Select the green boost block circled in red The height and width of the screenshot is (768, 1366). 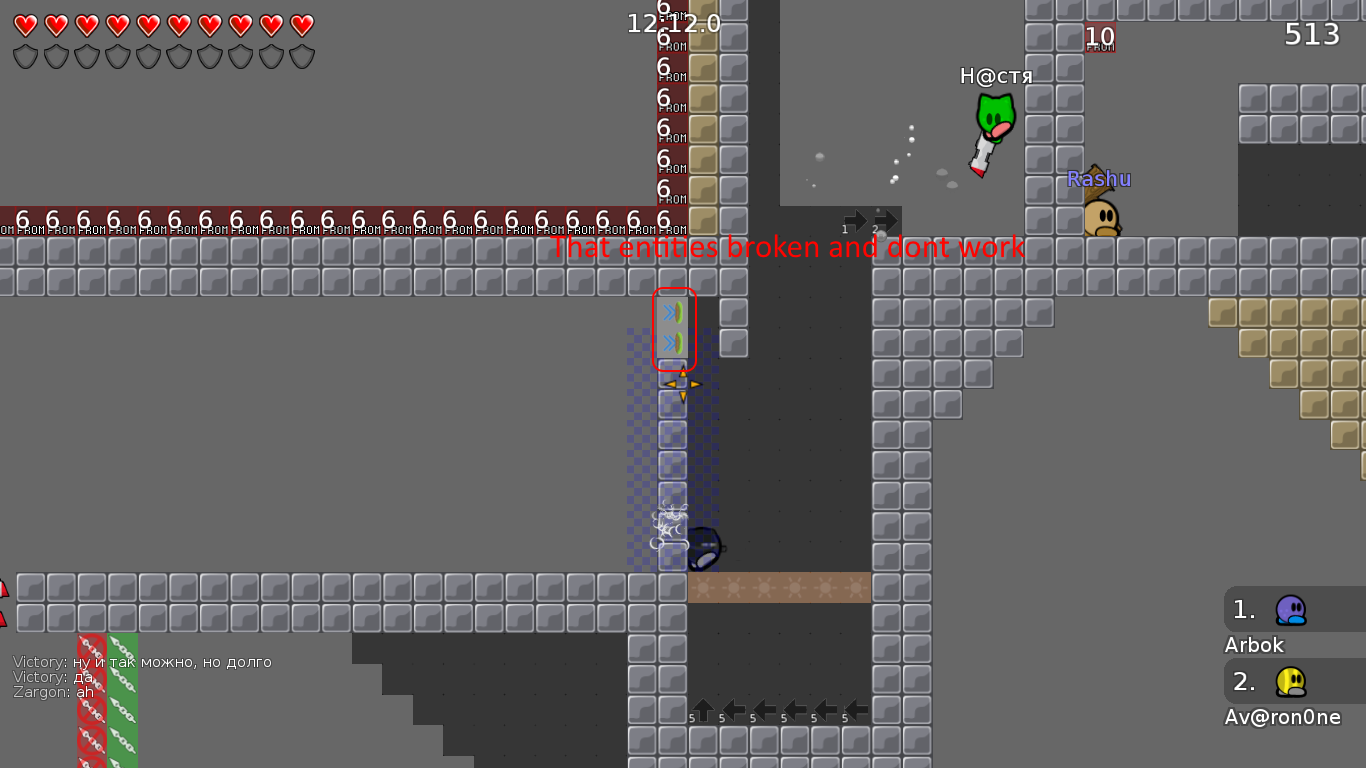[671, 312]
